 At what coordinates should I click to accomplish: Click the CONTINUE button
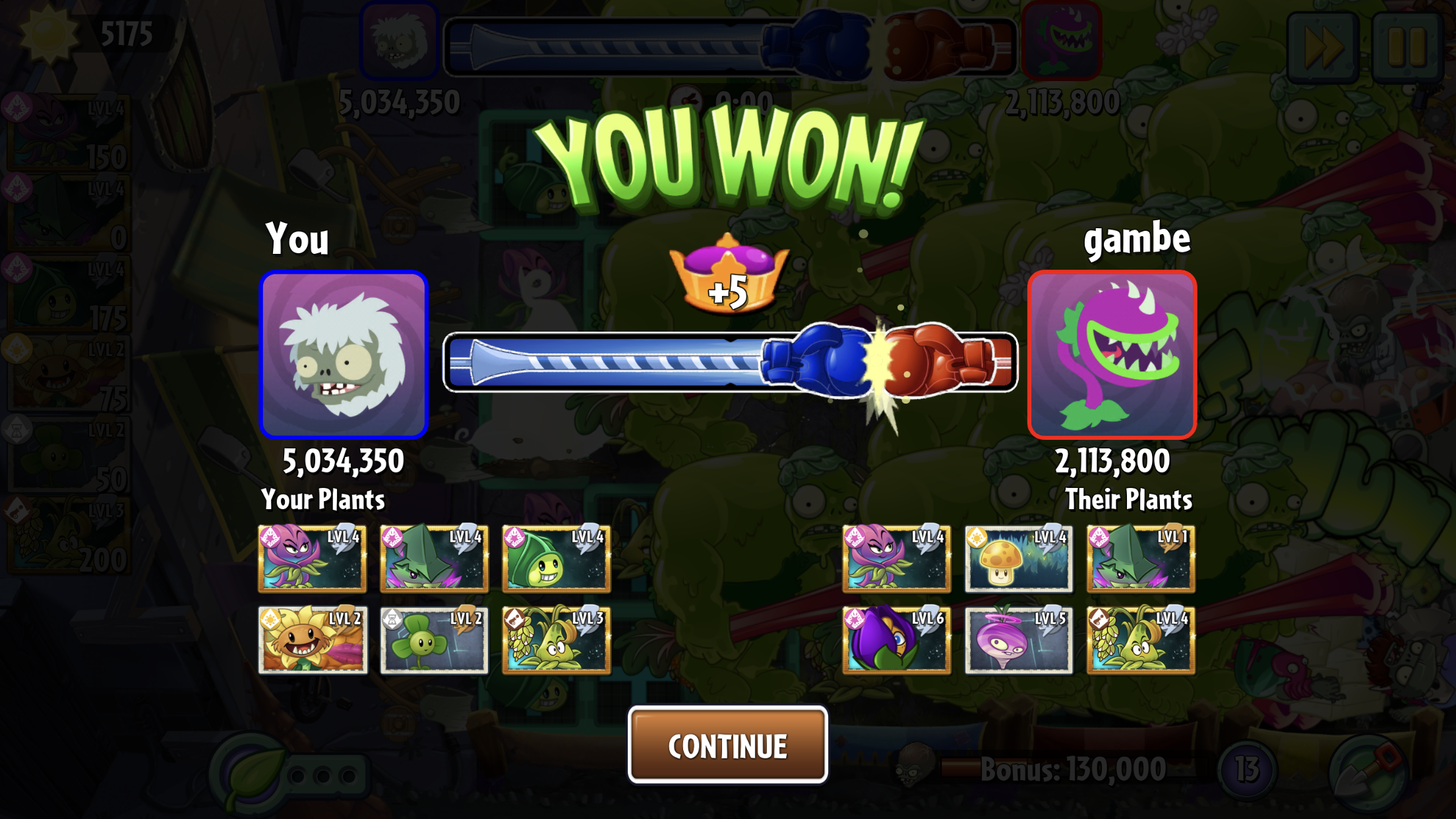tap(727, 745)
